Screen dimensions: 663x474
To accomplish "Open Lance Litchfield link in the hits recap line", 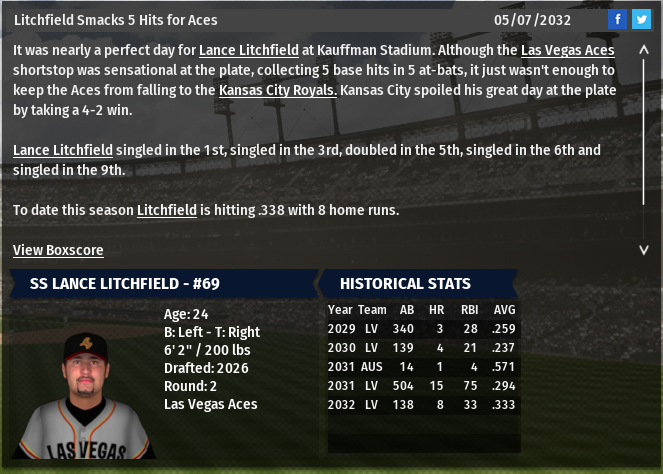I will 62,150.
